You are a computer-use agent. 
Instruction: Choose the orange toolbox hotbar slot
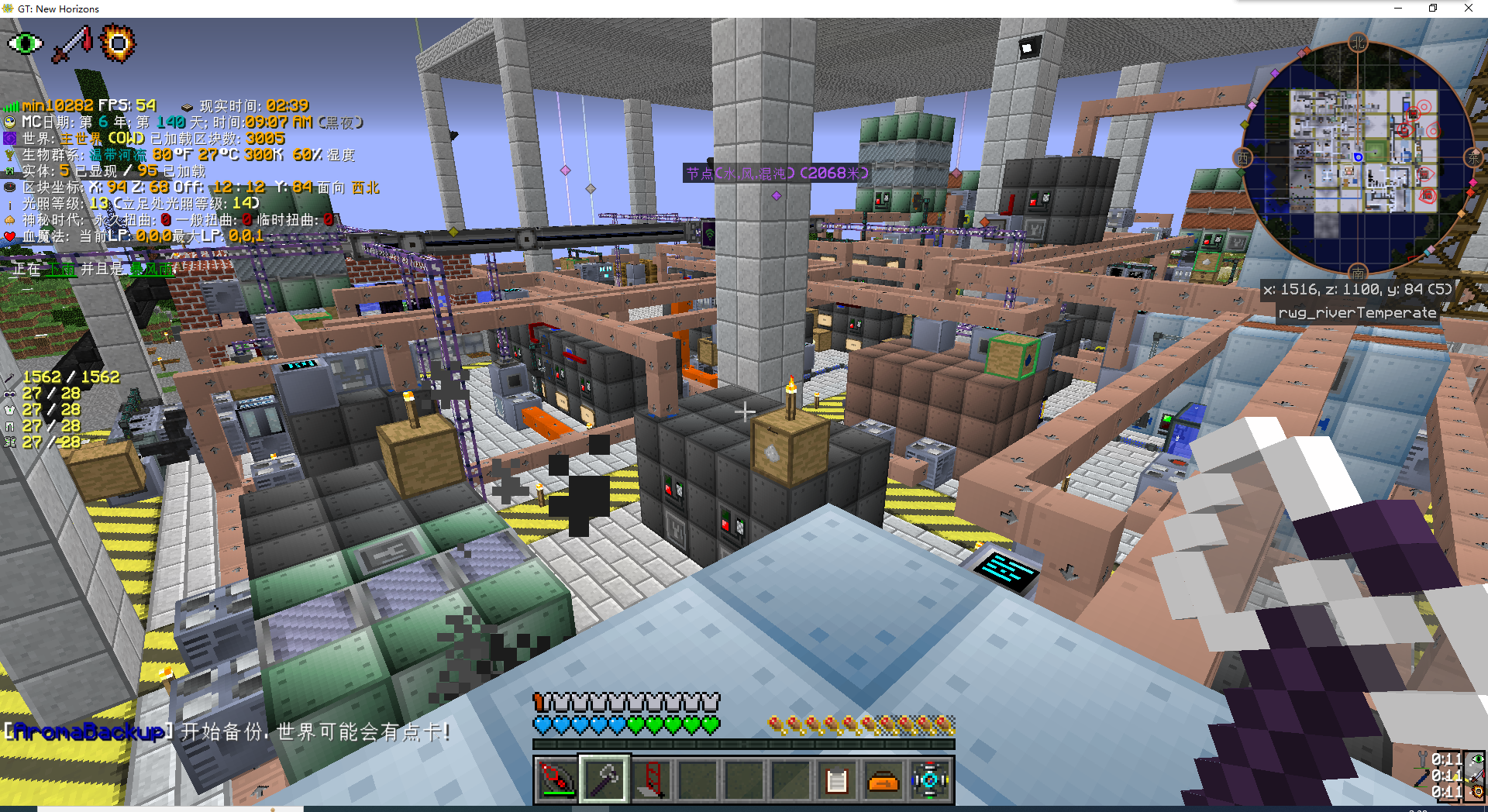[x=883, y=780]
